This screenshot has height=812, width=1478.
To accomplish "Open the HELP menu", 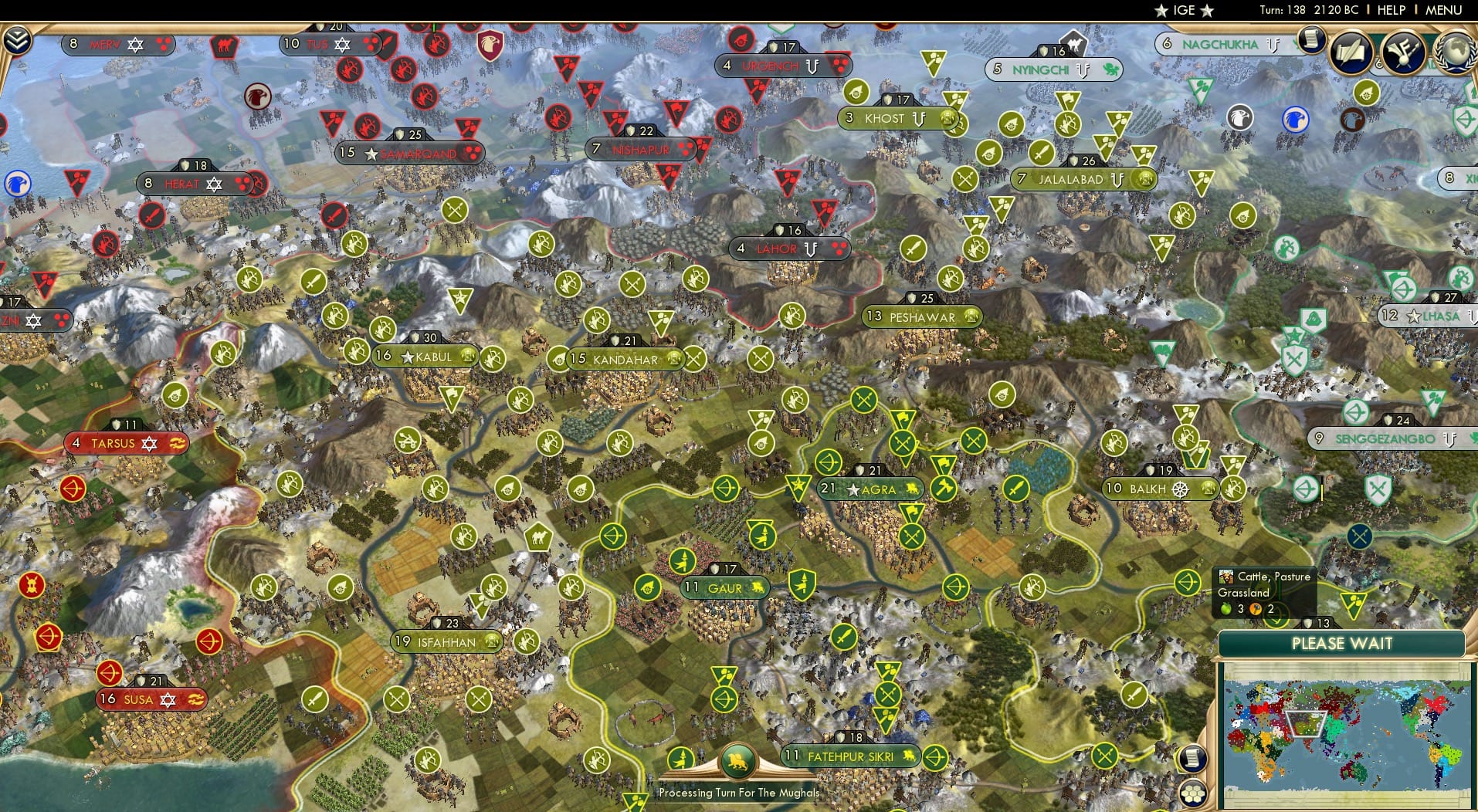I will 1390,10.
